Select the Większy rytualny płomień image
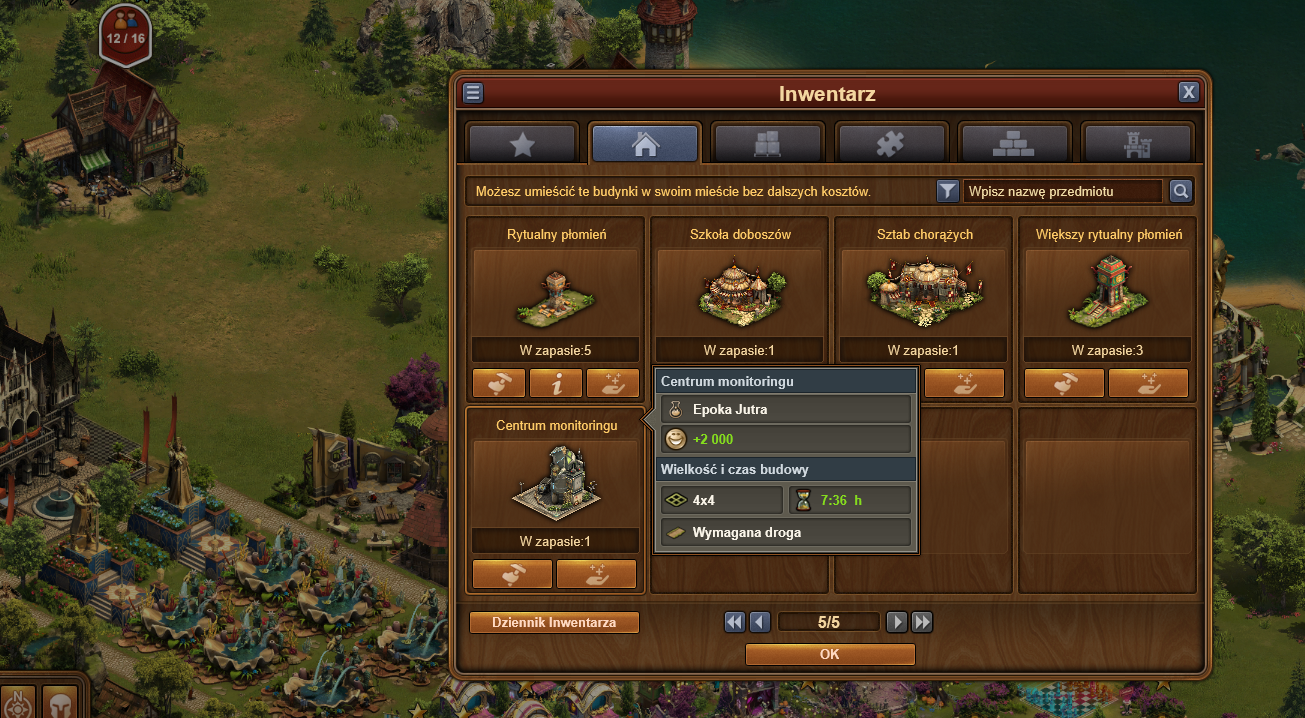 (x=1107, y=292)
